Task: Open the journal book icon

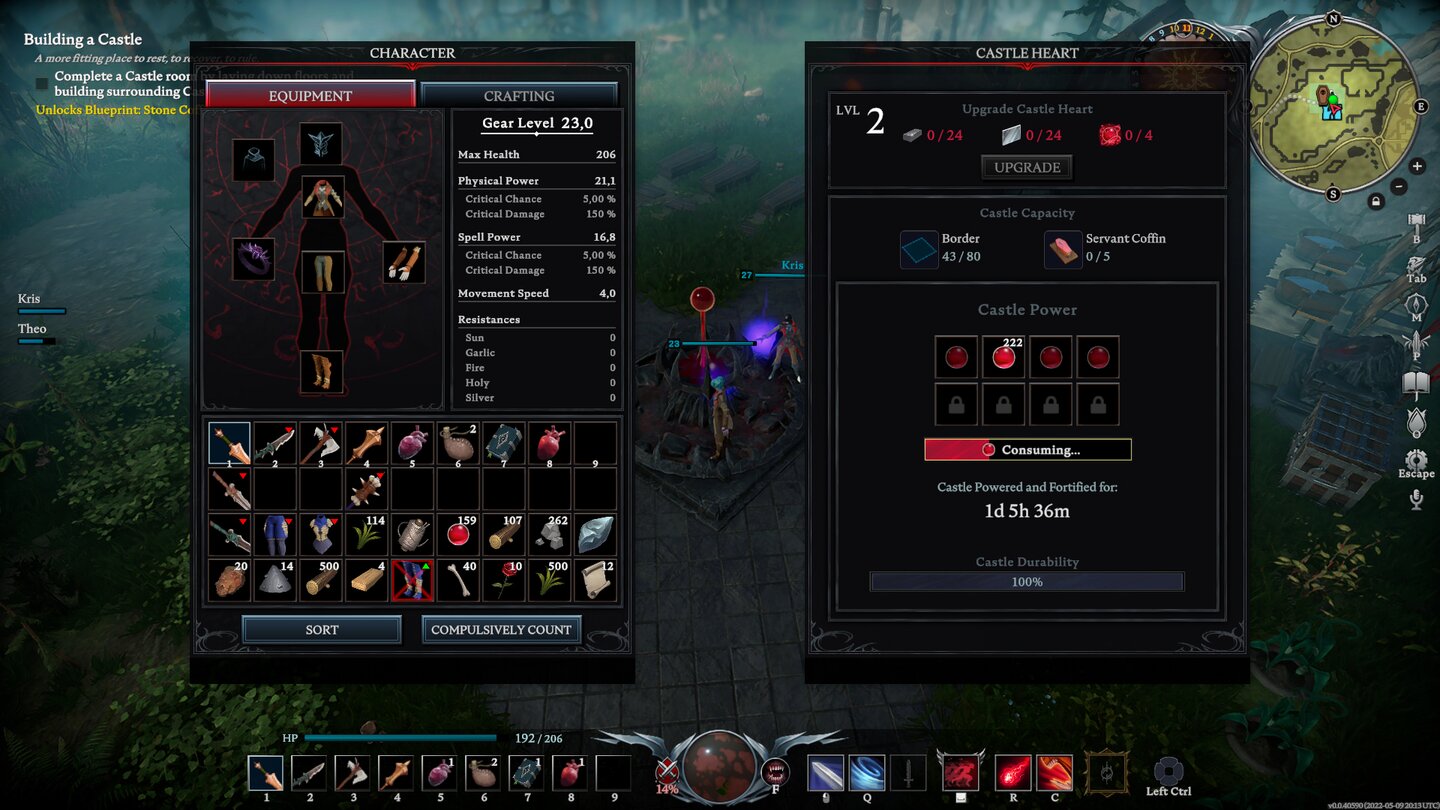Action: [1416, 382]
